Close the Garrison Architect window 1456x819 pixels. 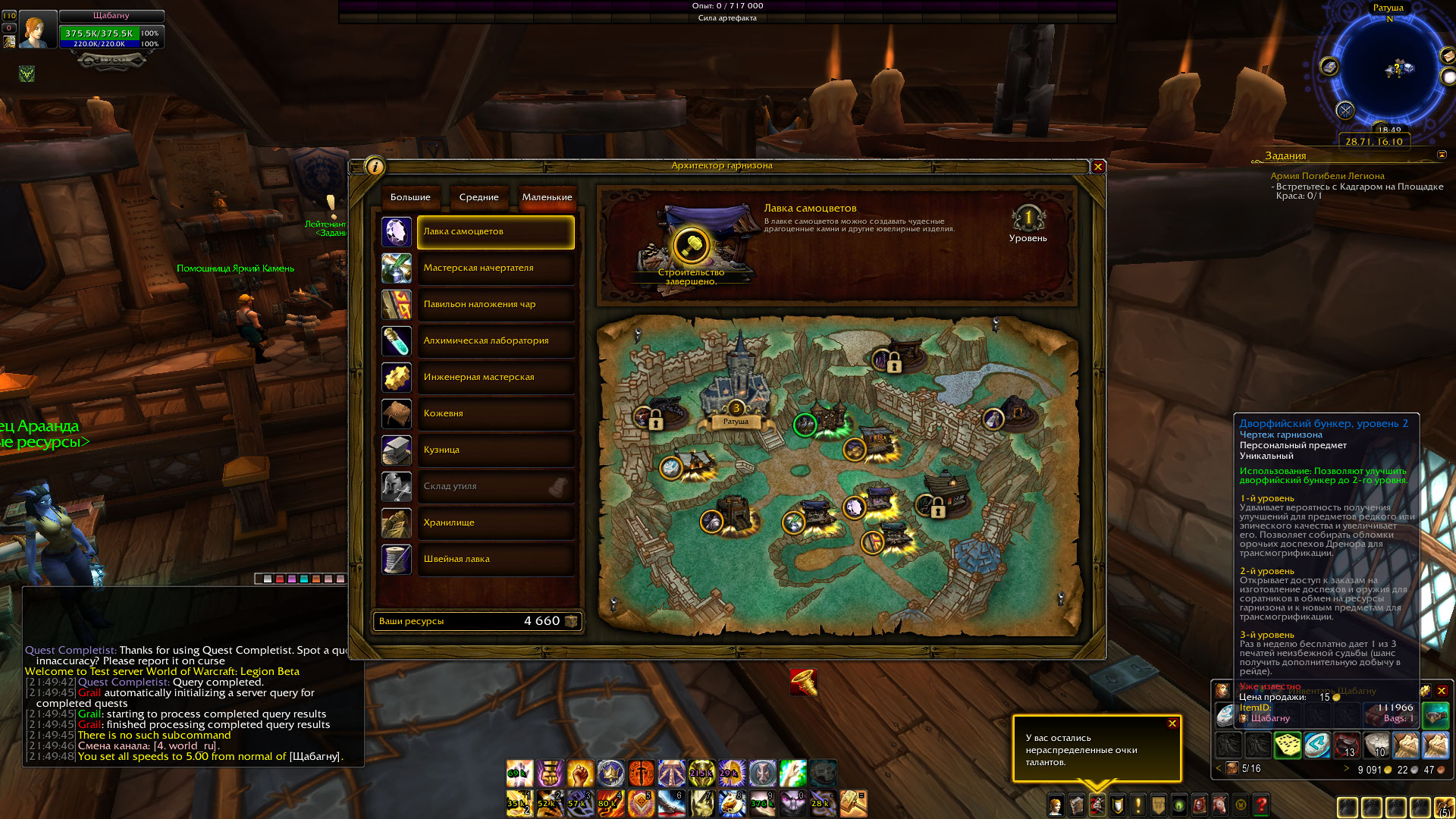pos(1097,167)
